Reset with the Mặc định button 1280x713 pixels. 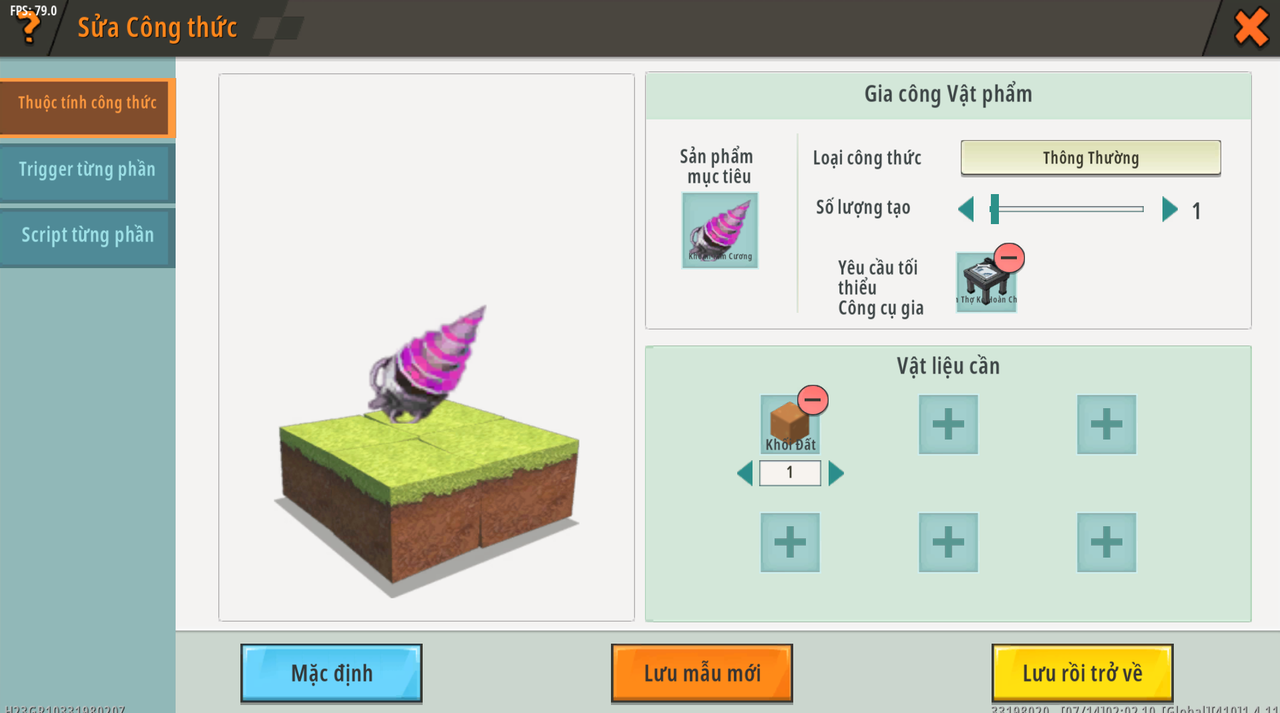point(331,673)
